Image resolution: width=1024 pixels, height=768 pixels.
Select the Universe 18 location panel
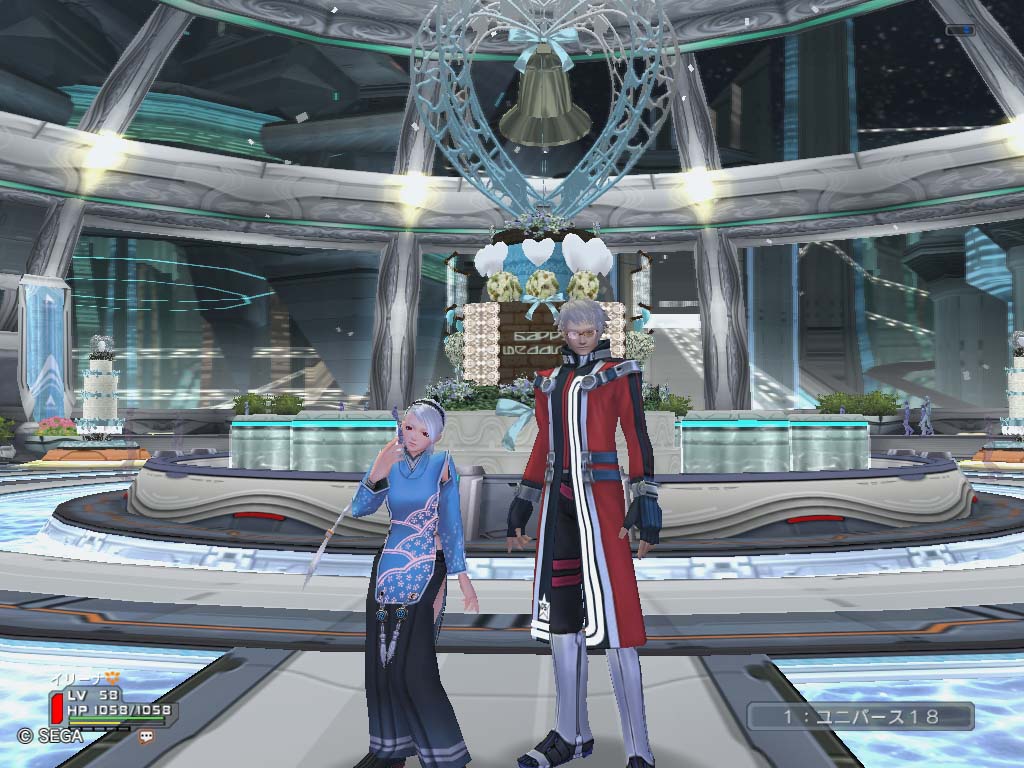[860, 716]
